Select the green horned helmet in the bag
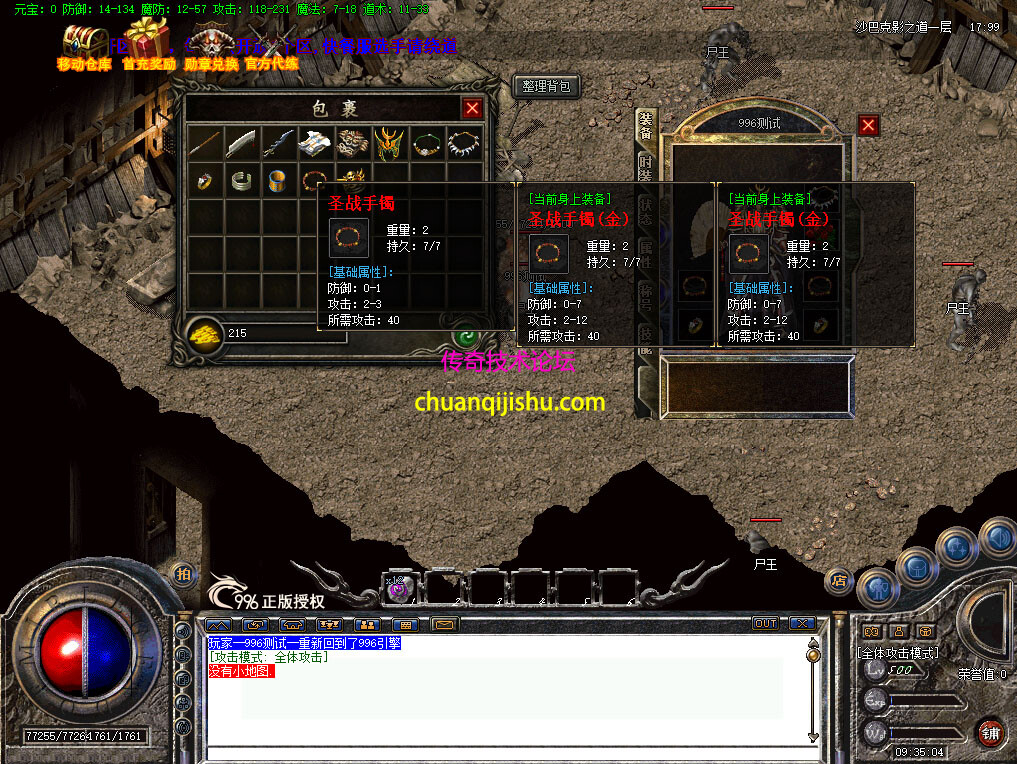 [390, 143]
